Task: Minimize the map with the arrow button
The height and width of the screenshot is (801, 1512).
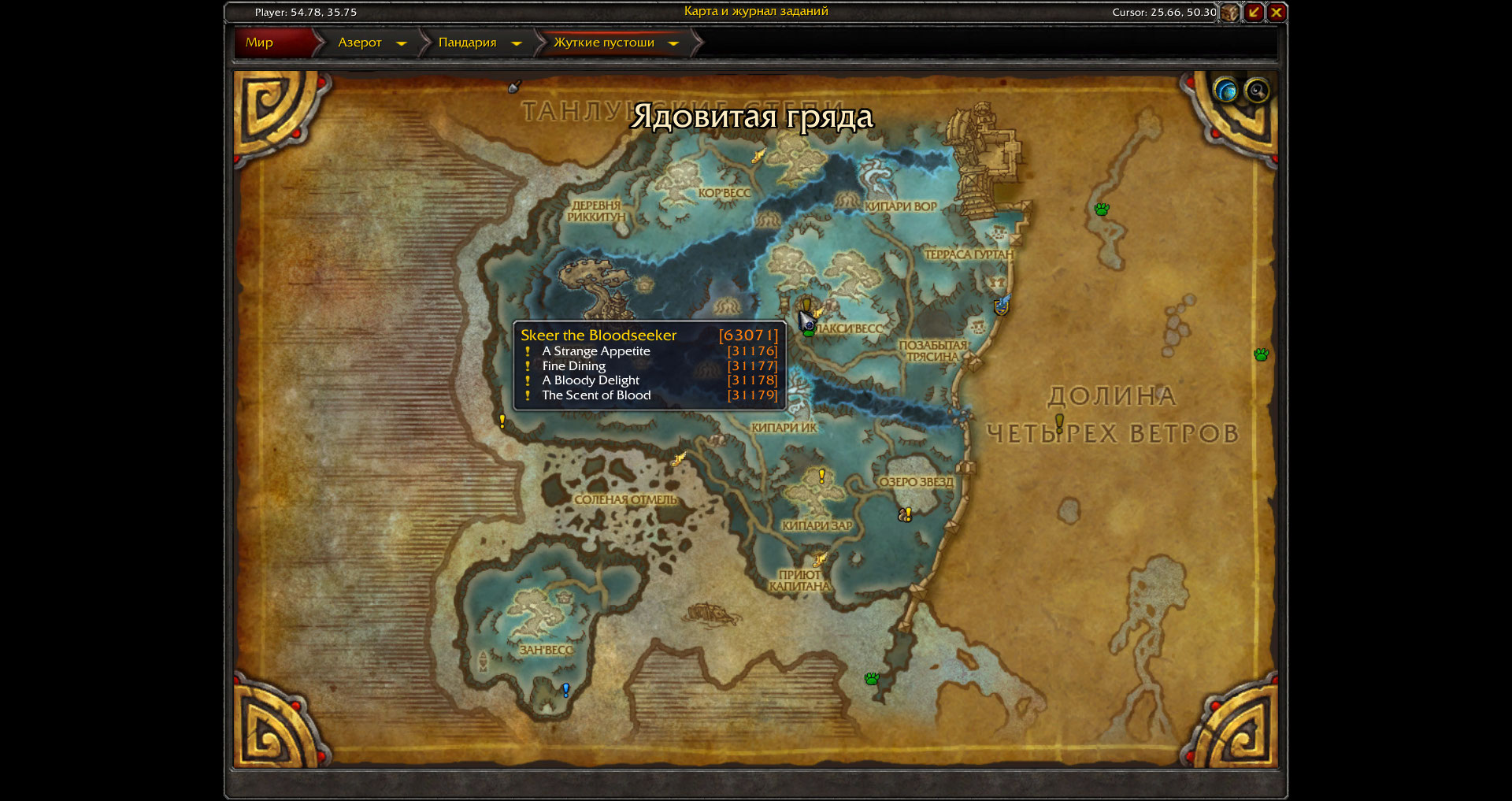Action: [x=1254, y=13]
